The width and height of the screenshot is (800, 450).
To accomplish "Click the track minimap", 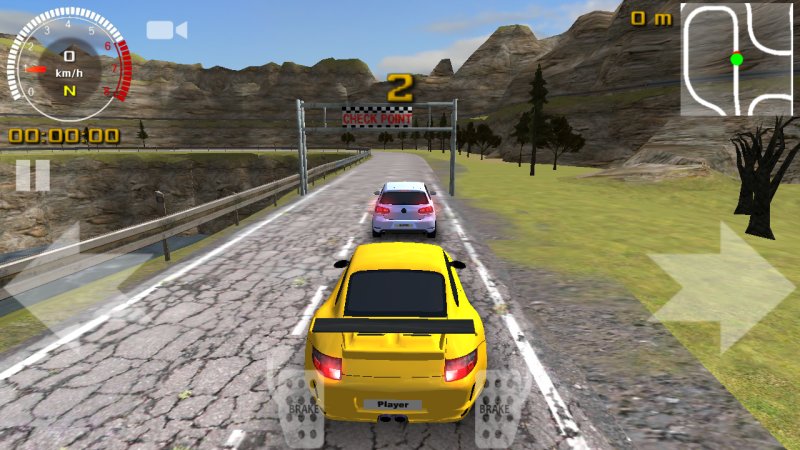I will [738, 58].
